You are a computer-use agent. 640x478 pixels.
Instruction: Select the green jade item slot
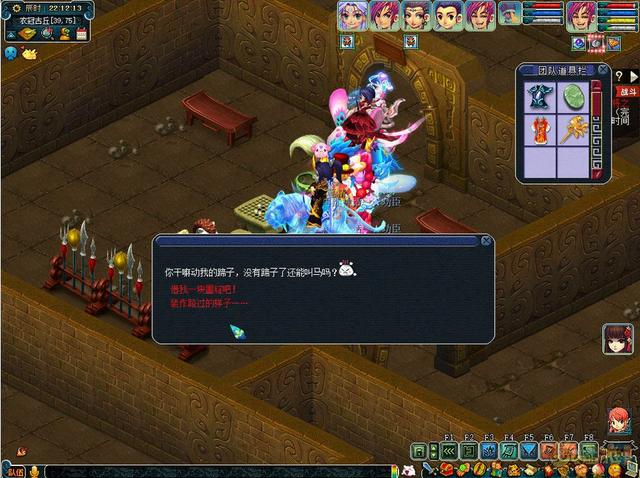click(573, 97)
